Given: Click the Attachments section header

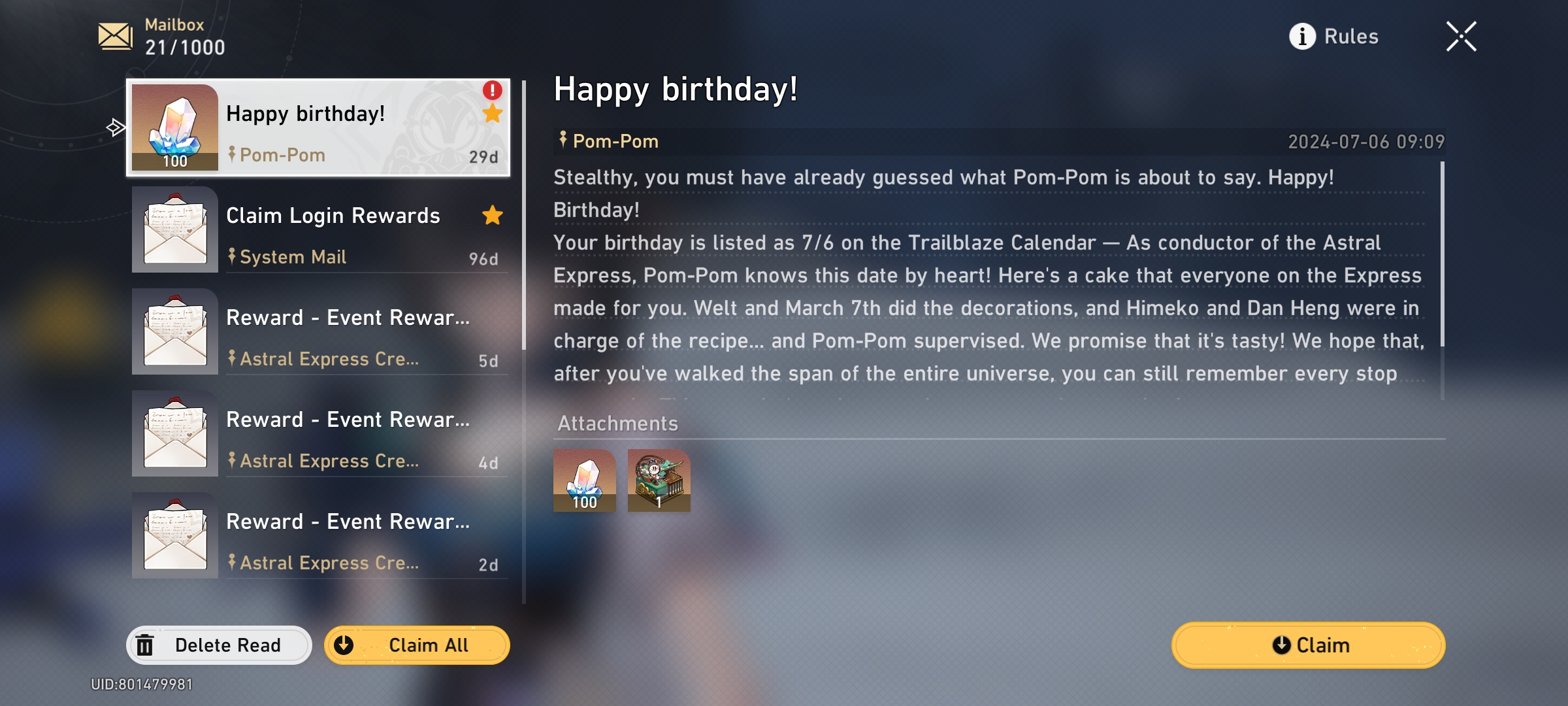Looking at the screenshot, I should pyautogui.click(x=617, y=424).
